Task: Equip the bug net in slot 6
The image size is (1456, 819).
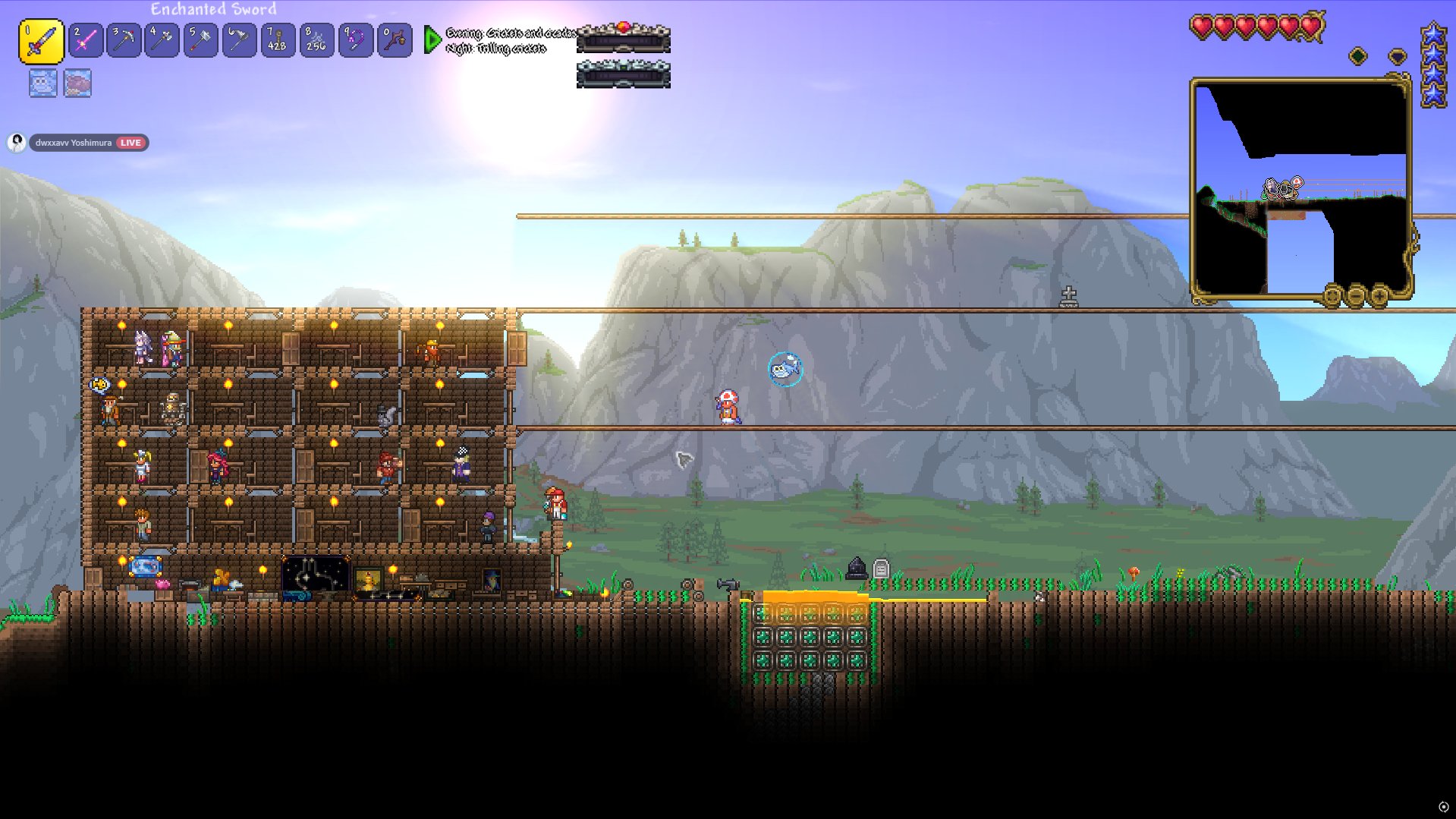Action: click(239, 41)
